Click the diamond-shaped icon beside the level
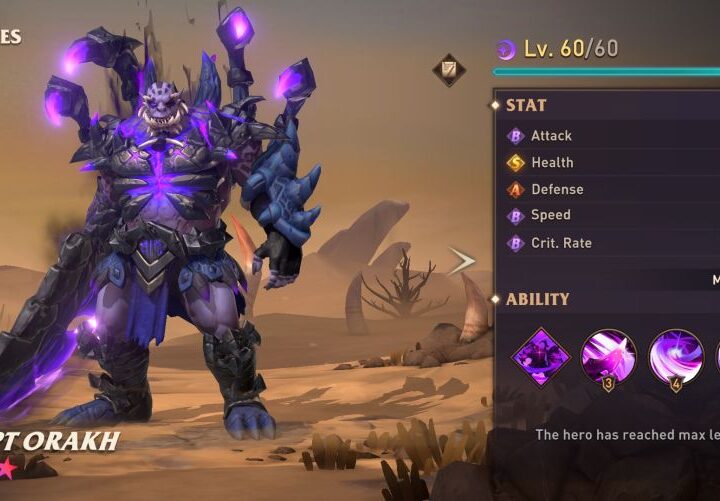The width and height of the screenshot is (720, 501). pyautogui.click(x=448, y=70)
